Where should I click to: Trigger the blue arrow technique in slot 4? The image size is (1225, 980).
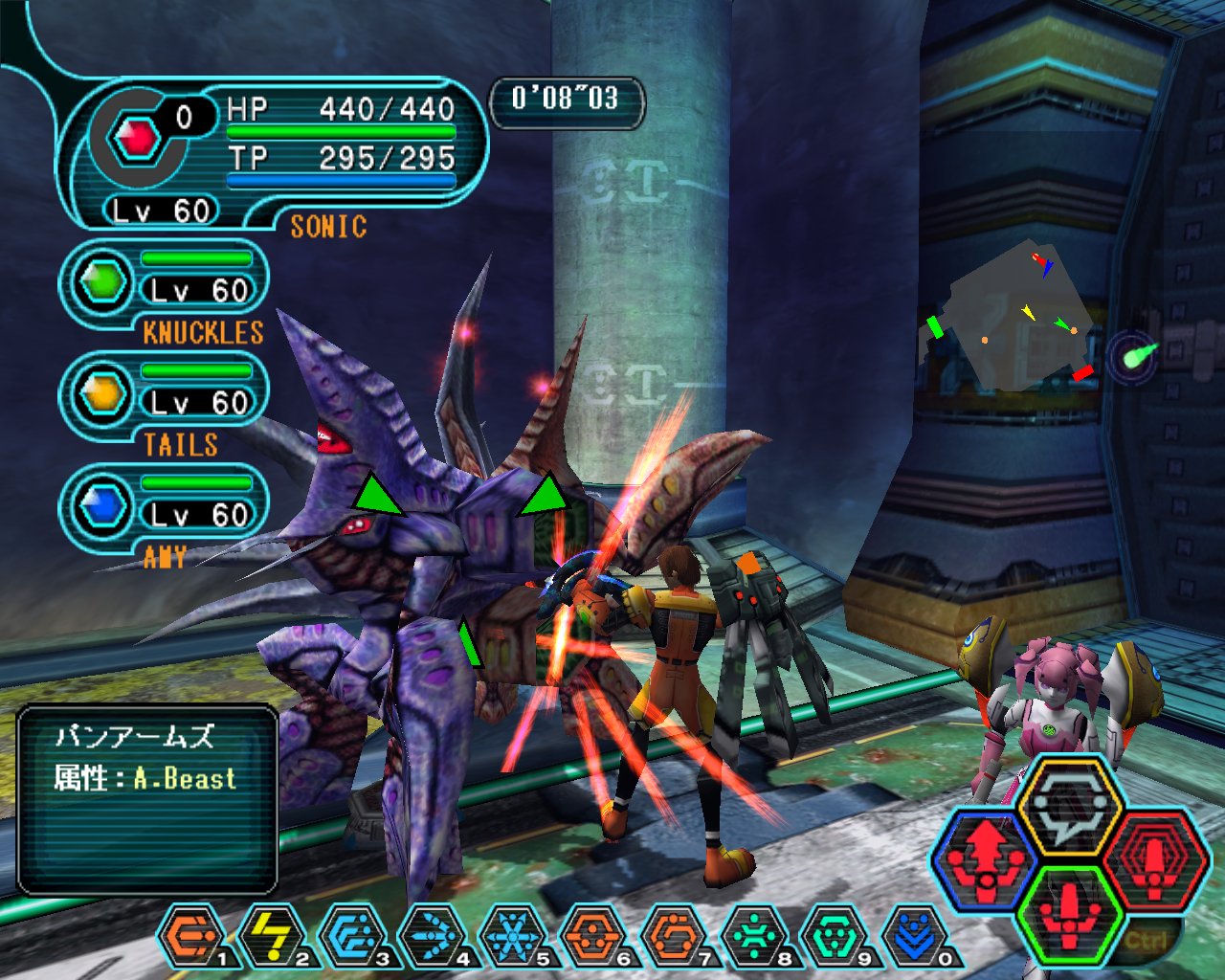(x=432, y=935)
